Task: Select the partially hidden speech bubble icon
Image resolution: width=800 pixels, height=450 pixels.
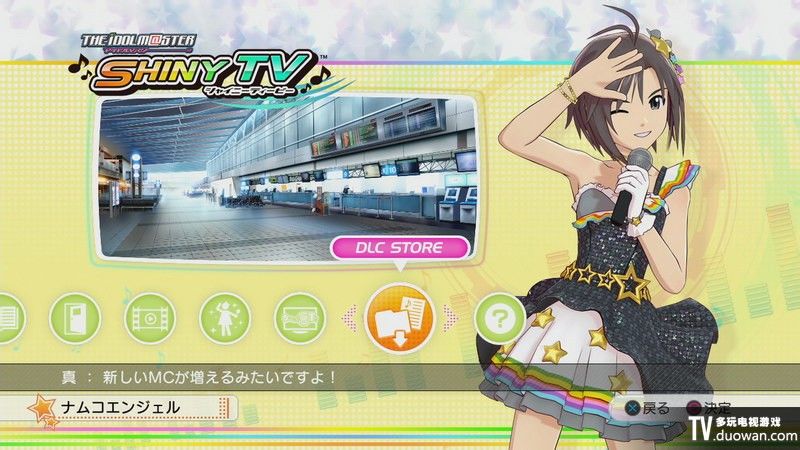Action: click(x=8, y=319)
